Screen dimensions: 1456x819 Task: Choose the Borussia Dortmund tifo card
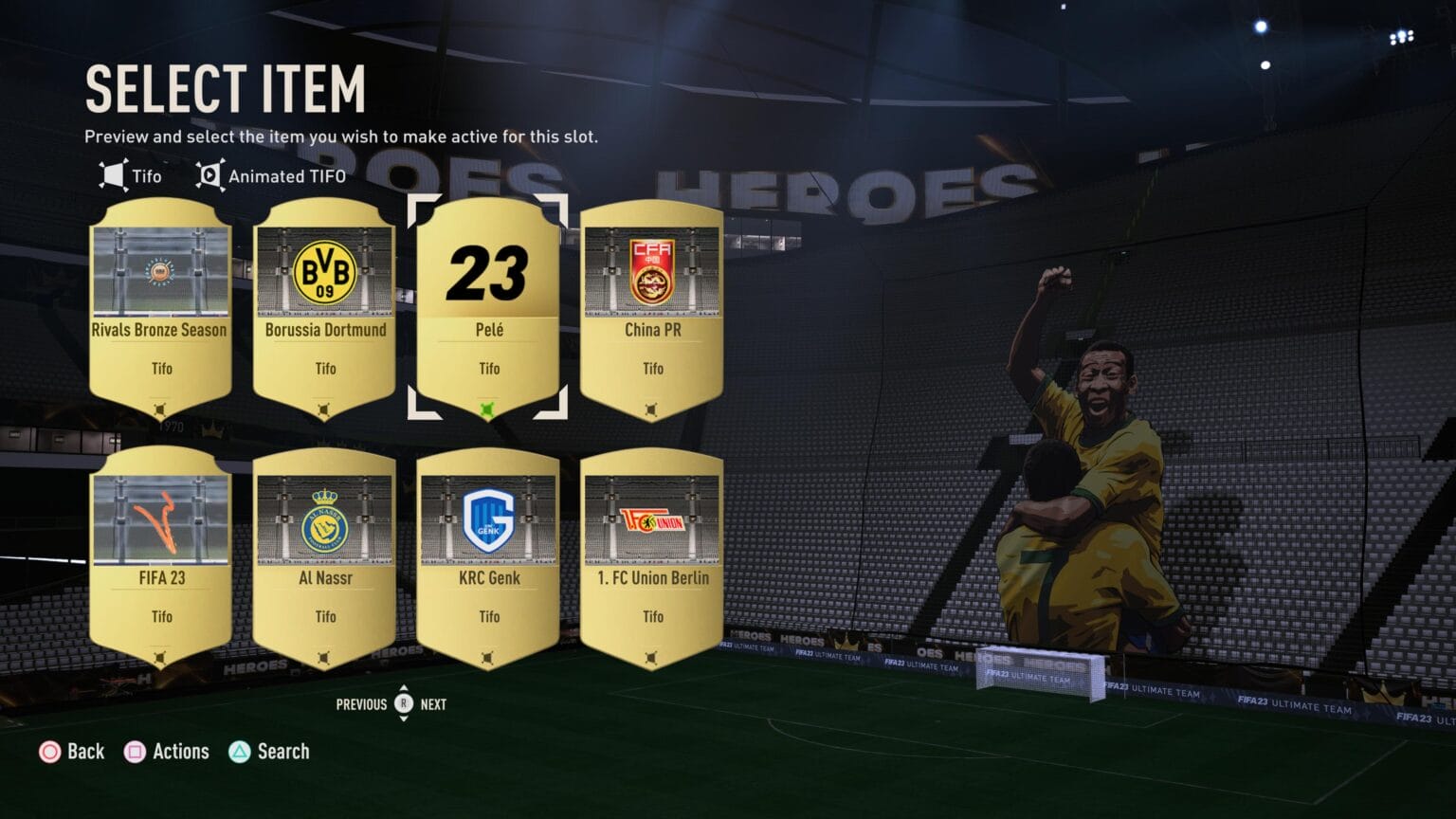pyautogui.click(x=324, y=310)
